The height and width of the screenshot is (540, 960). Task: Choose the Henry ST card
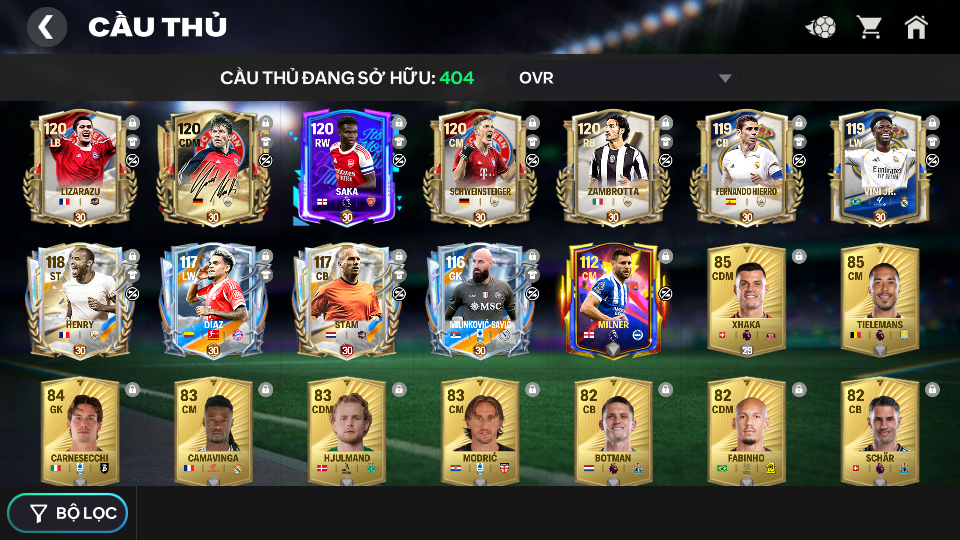coord(80,300)
